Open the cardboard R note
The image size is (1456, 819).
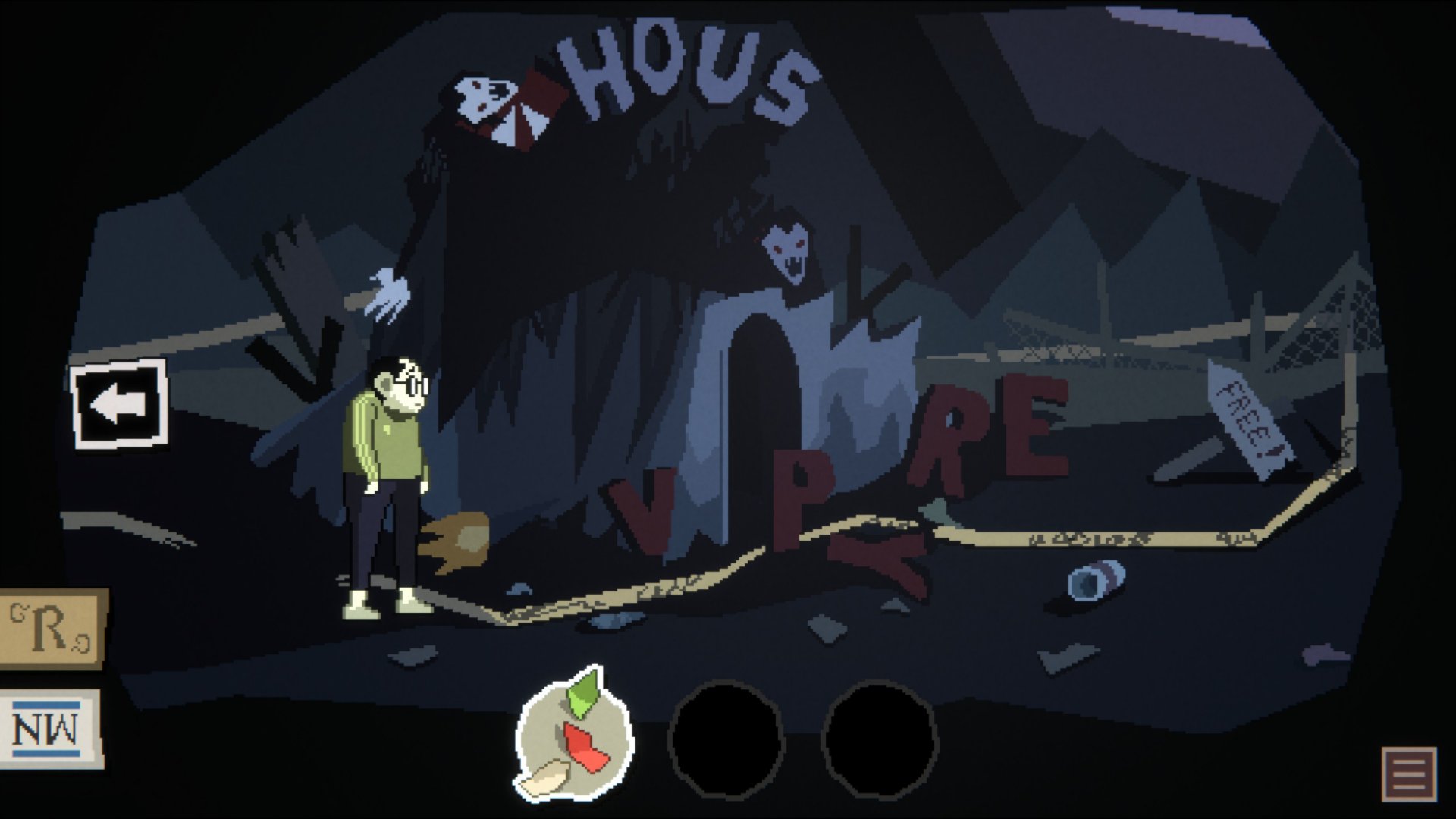coord(52,629)
